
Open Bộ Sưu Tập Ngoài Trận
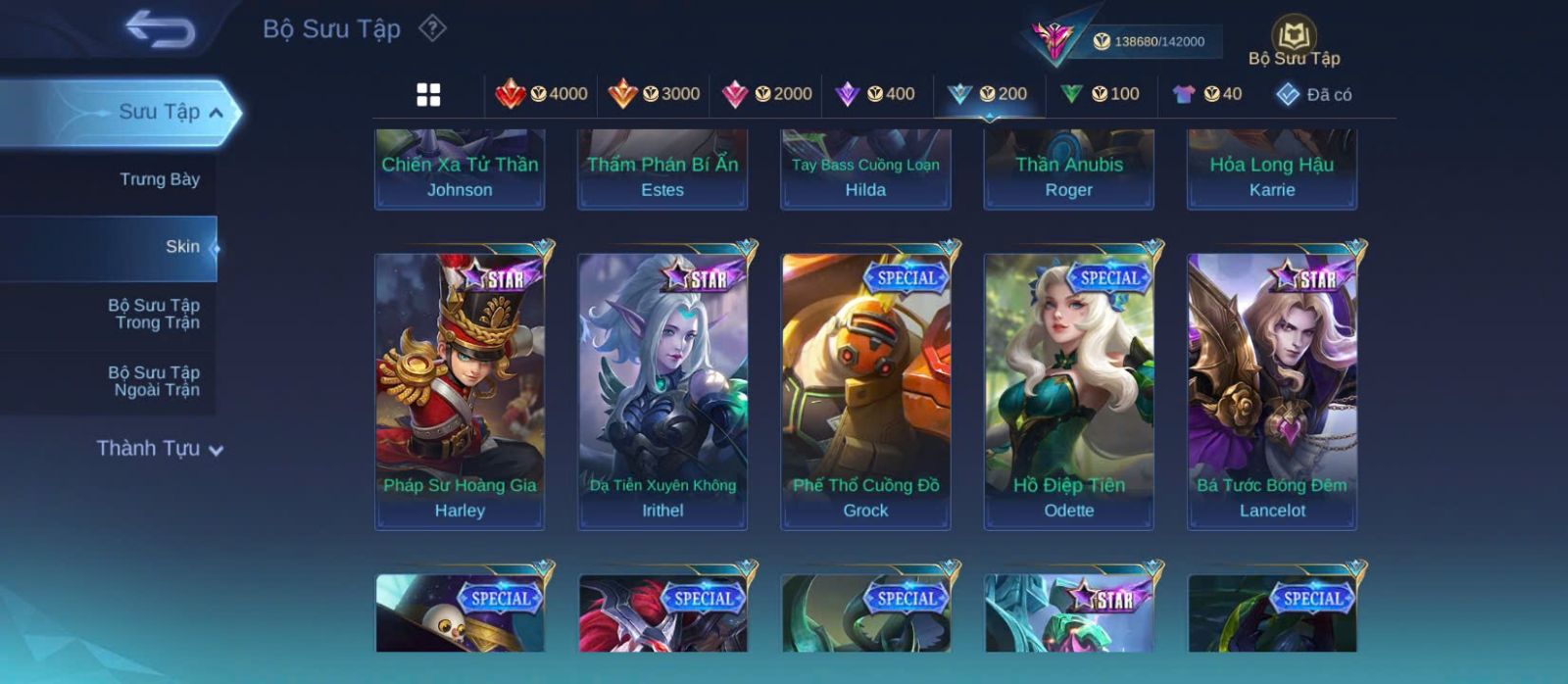point(154,381)
